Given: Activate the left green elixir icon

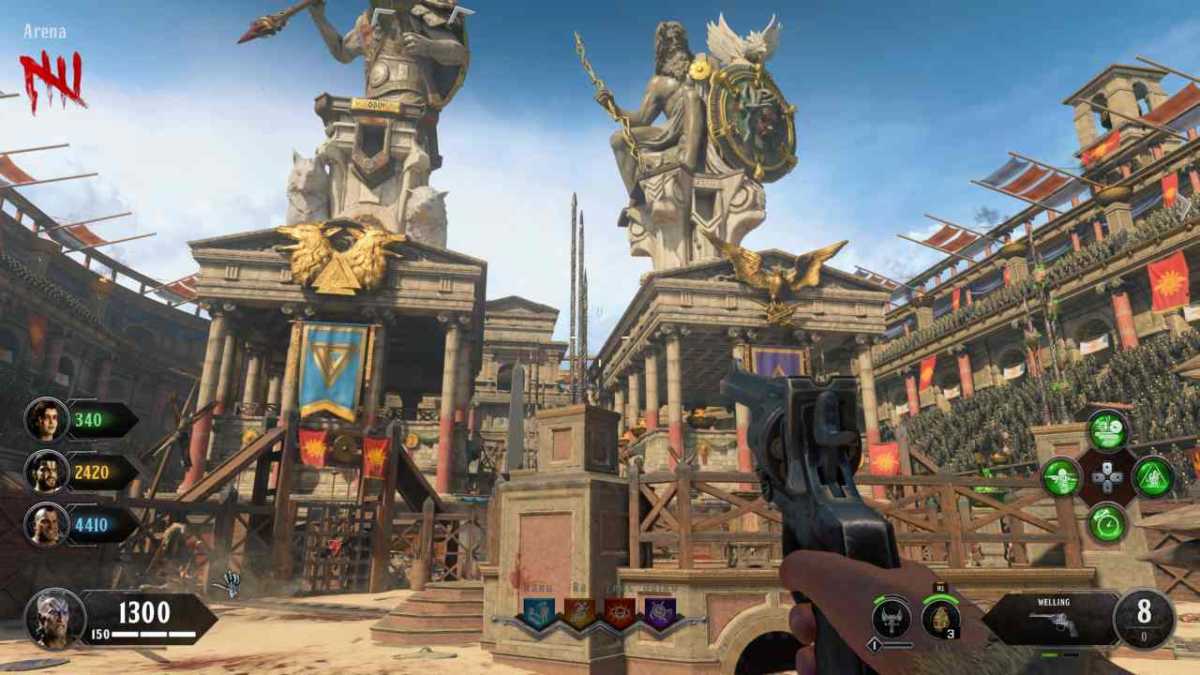Looking at the screenshot, I should 1061,477.
